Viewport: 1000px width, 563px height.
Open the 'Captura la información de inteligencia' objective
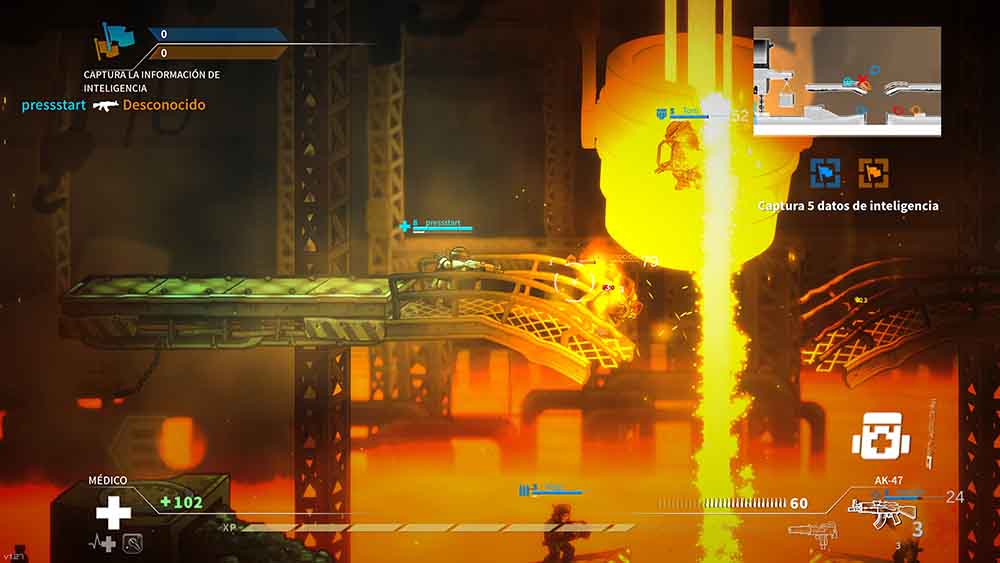point(152,81)
